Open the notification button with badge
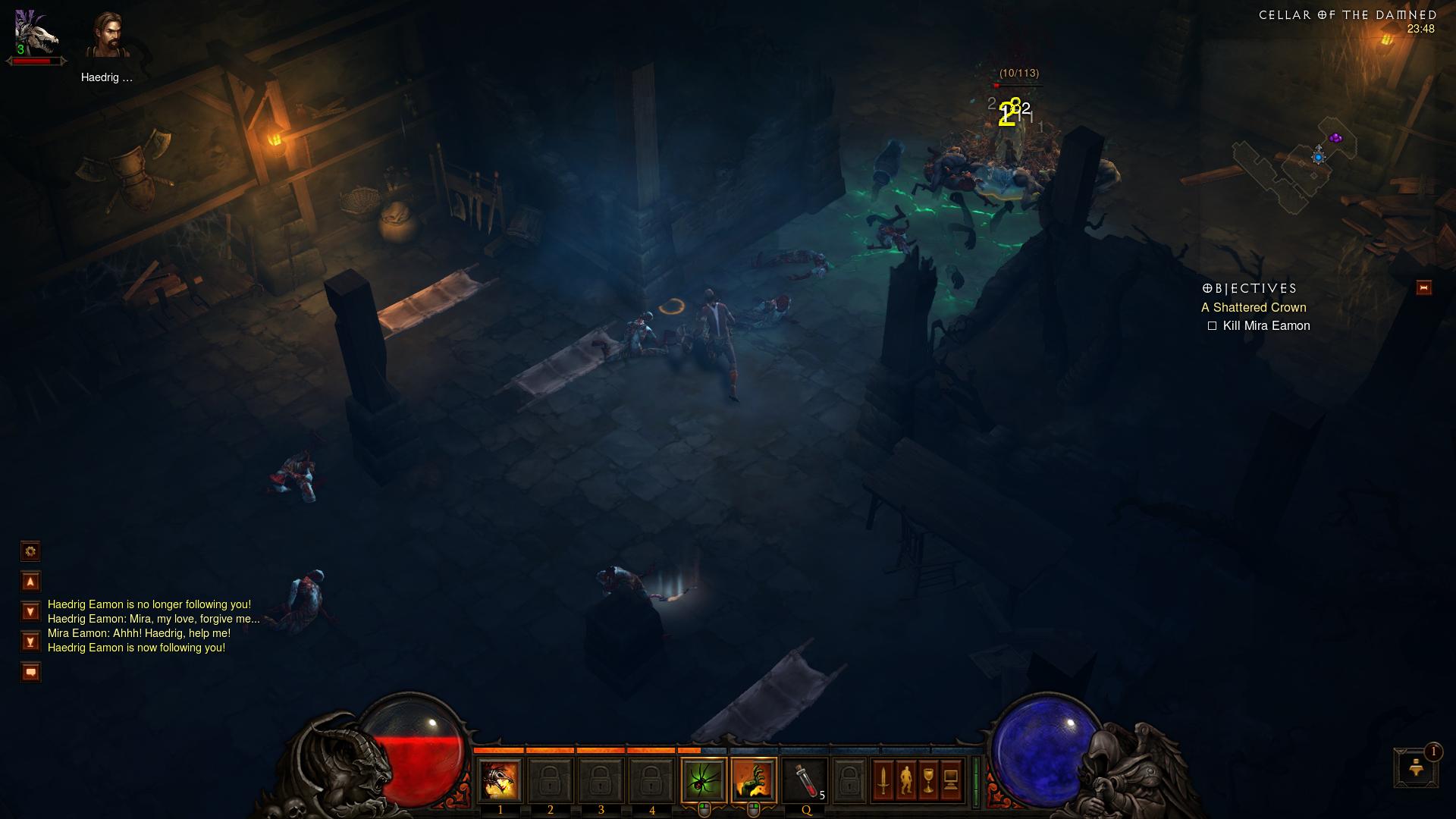The width and height of the screenshot is (1456, 819). click(1415, 767)
